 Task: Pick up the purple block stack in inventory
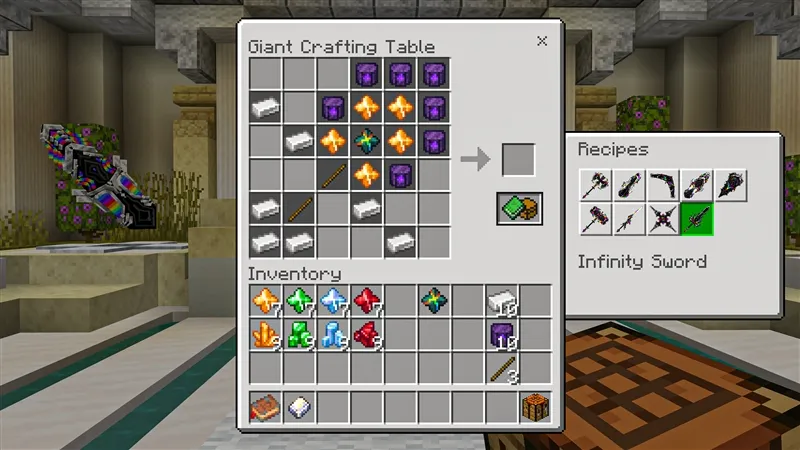click(x=502, y=335)
